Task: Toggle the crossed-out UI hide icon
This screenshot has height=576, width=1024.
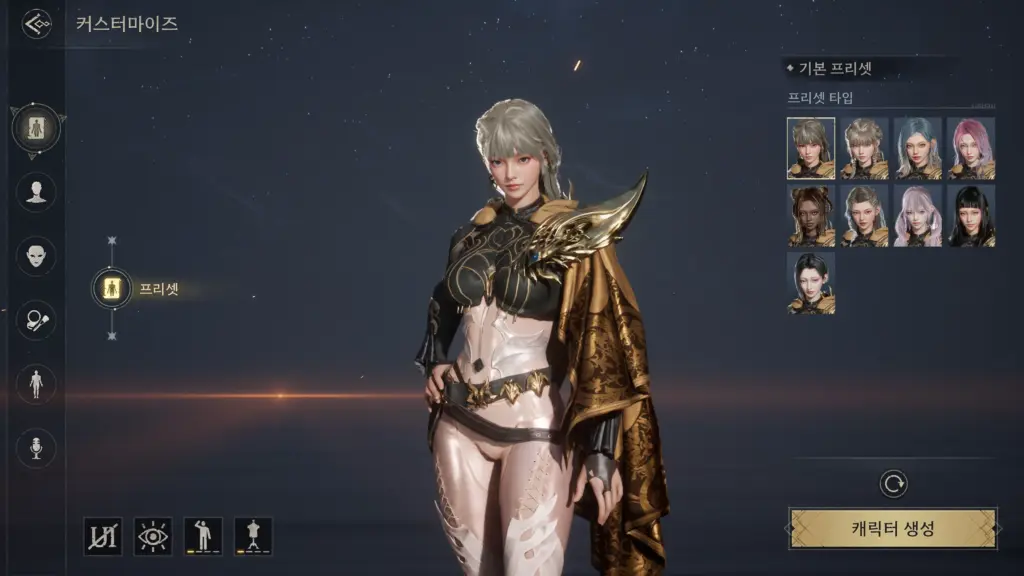Action: click(x=103, y=536)
